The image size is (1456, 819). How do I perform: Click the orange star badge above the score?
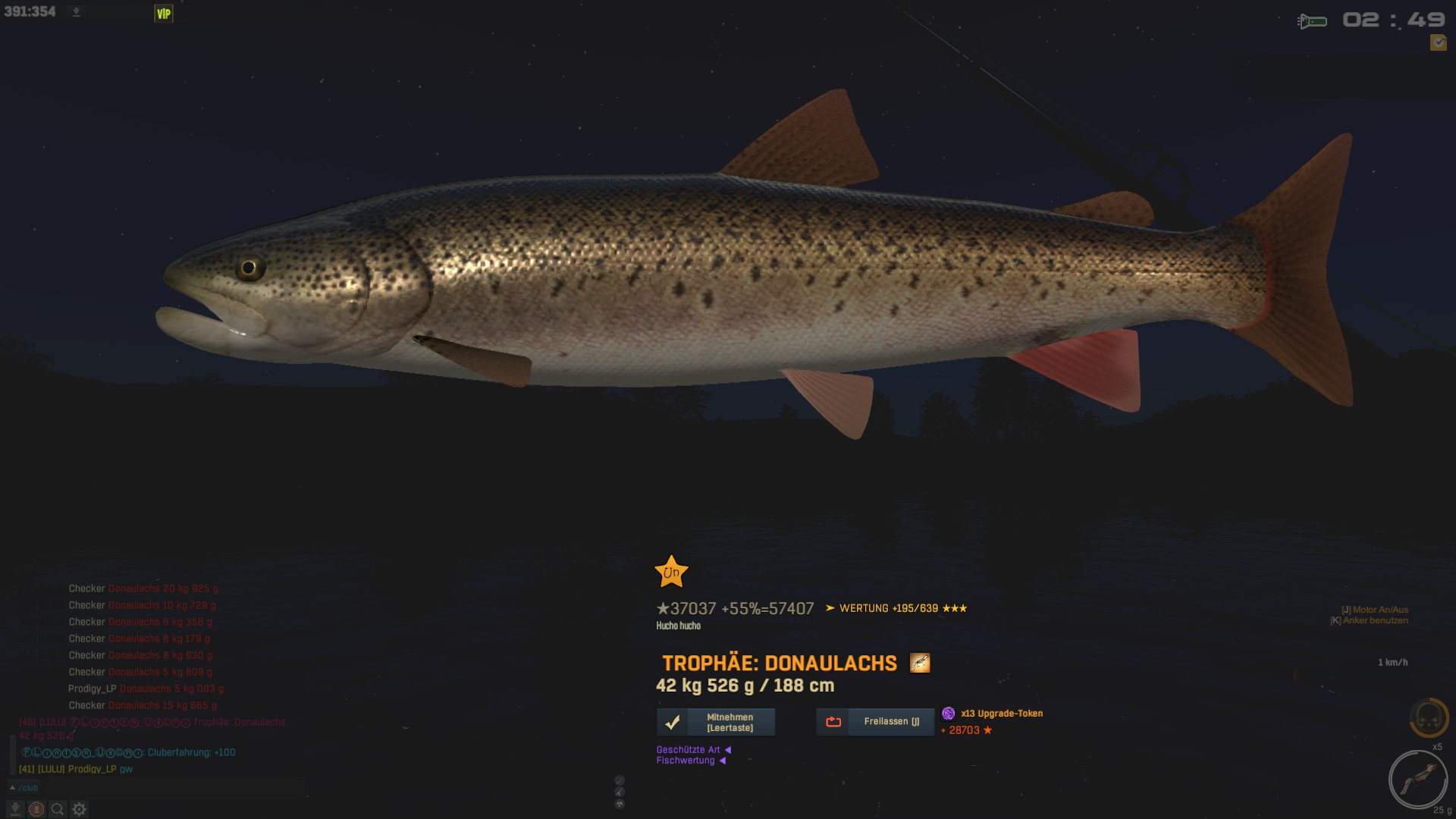(x=671, y=573)
